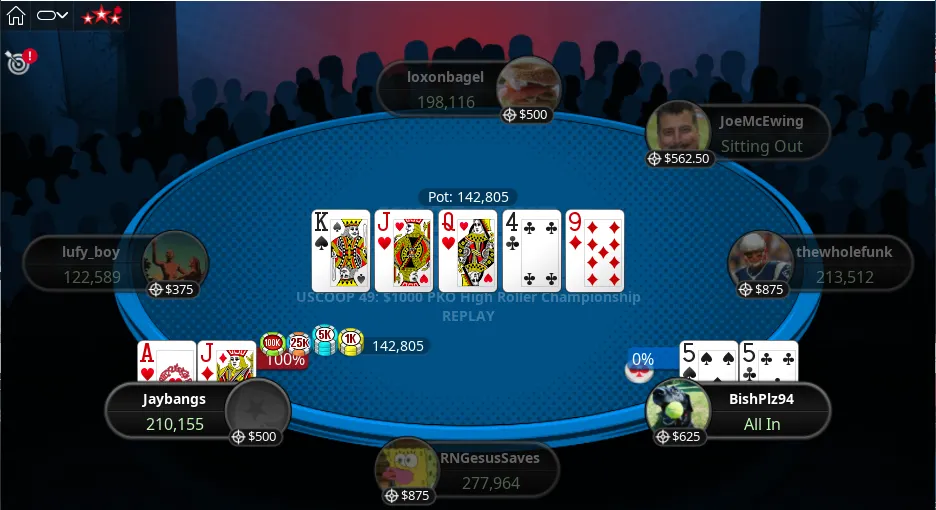Select Jaybangs' player seat
Viewport: 936px width, 510px height.
click(173, 411)
